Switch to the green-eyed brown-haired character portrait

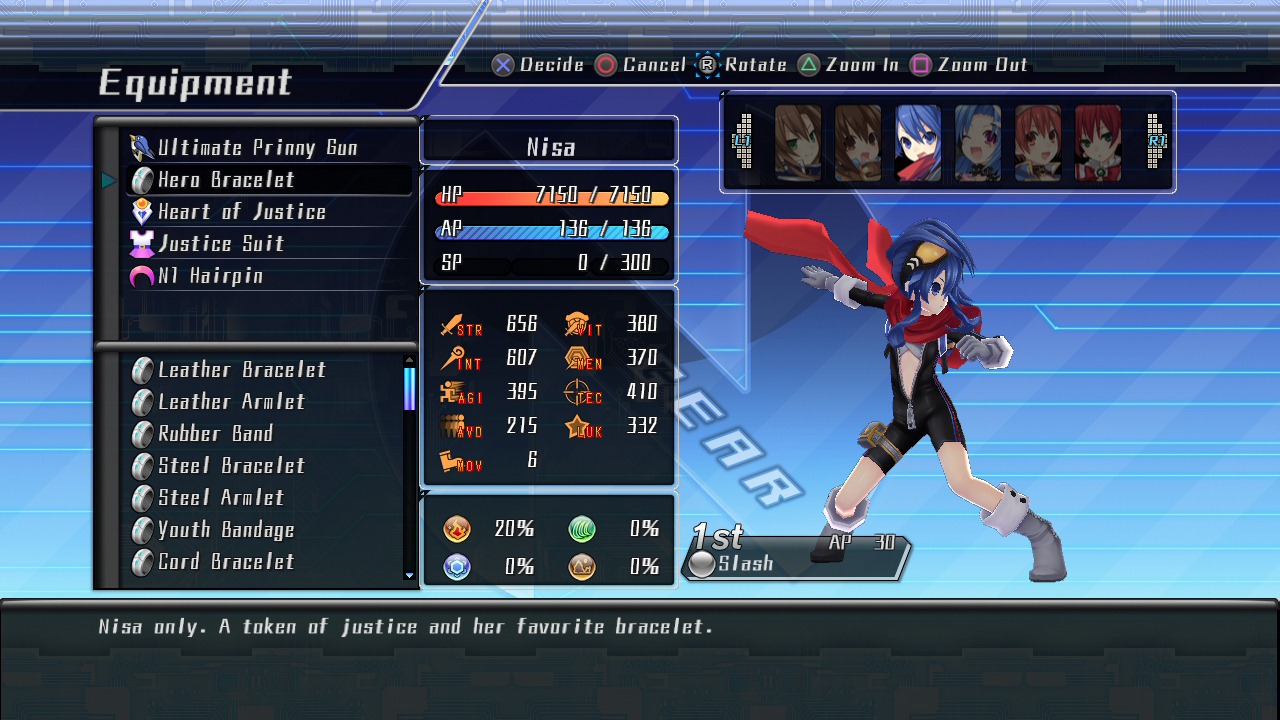(798, 143)
